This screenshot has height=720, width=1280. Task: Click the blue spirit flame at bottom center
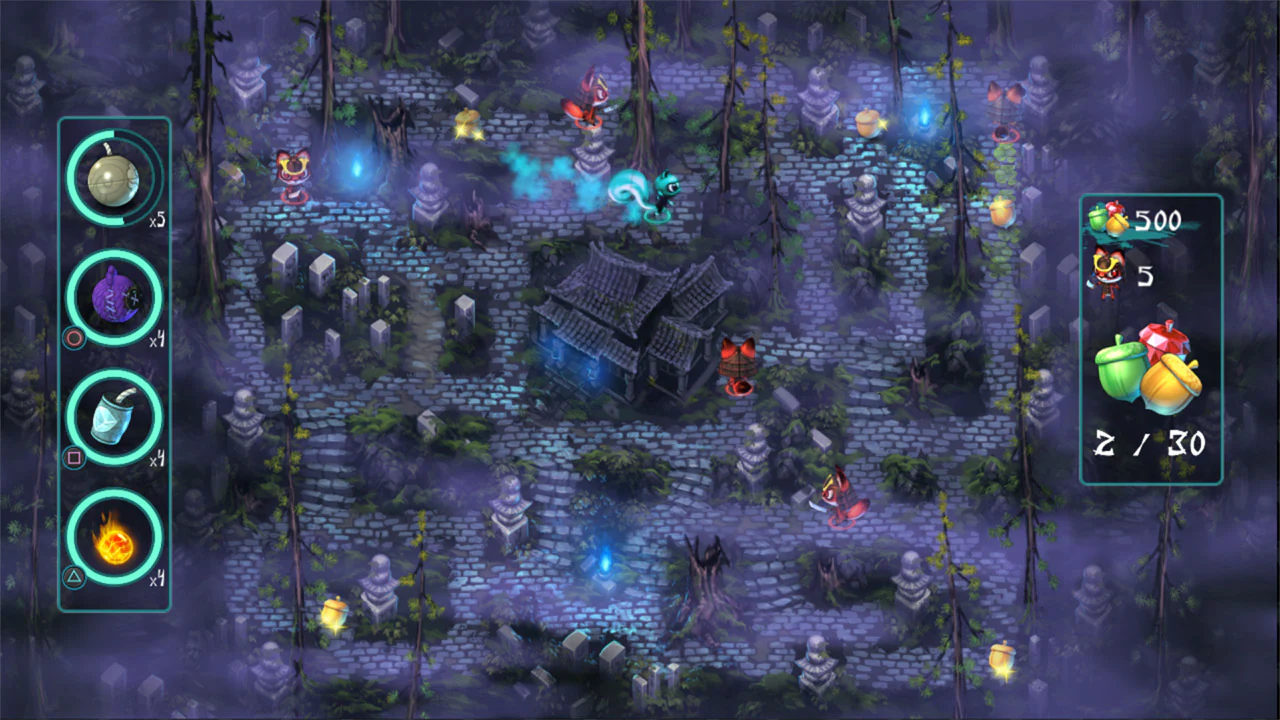[x=607, y=565]
